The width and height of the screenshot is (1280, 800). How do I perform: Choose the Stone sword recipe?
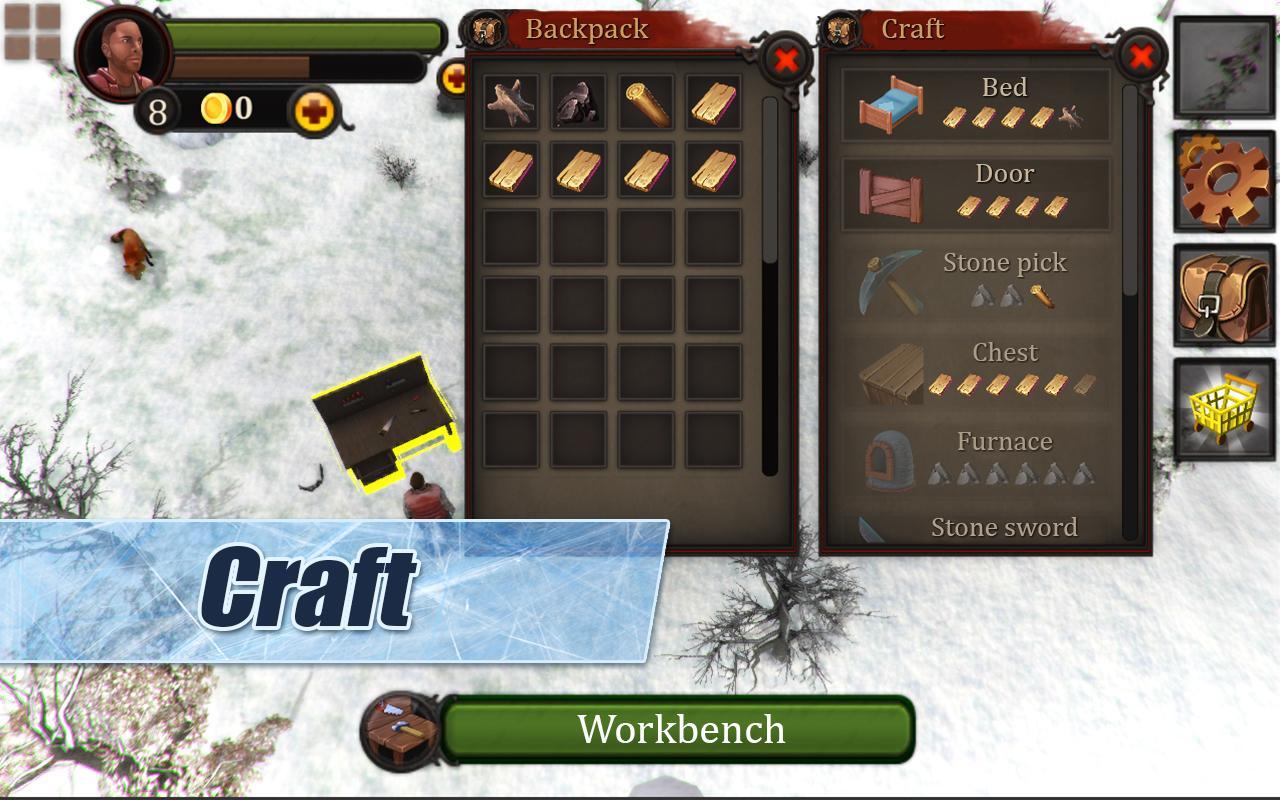pos(976,528)
